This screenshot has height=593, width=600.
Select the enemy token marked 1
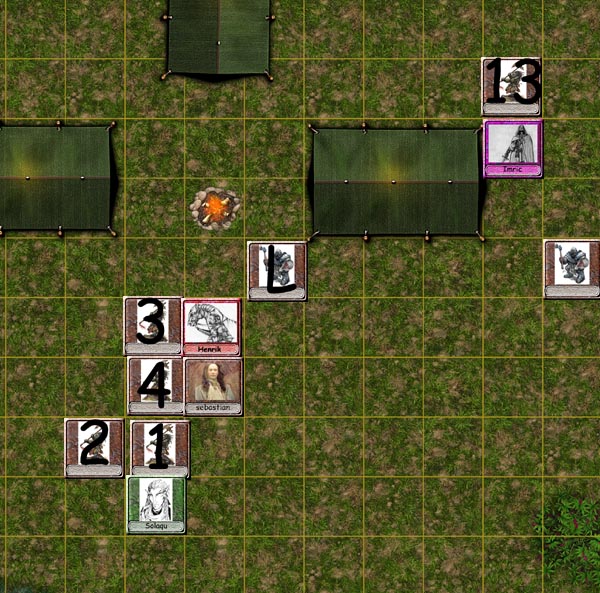tap(160, 447)
